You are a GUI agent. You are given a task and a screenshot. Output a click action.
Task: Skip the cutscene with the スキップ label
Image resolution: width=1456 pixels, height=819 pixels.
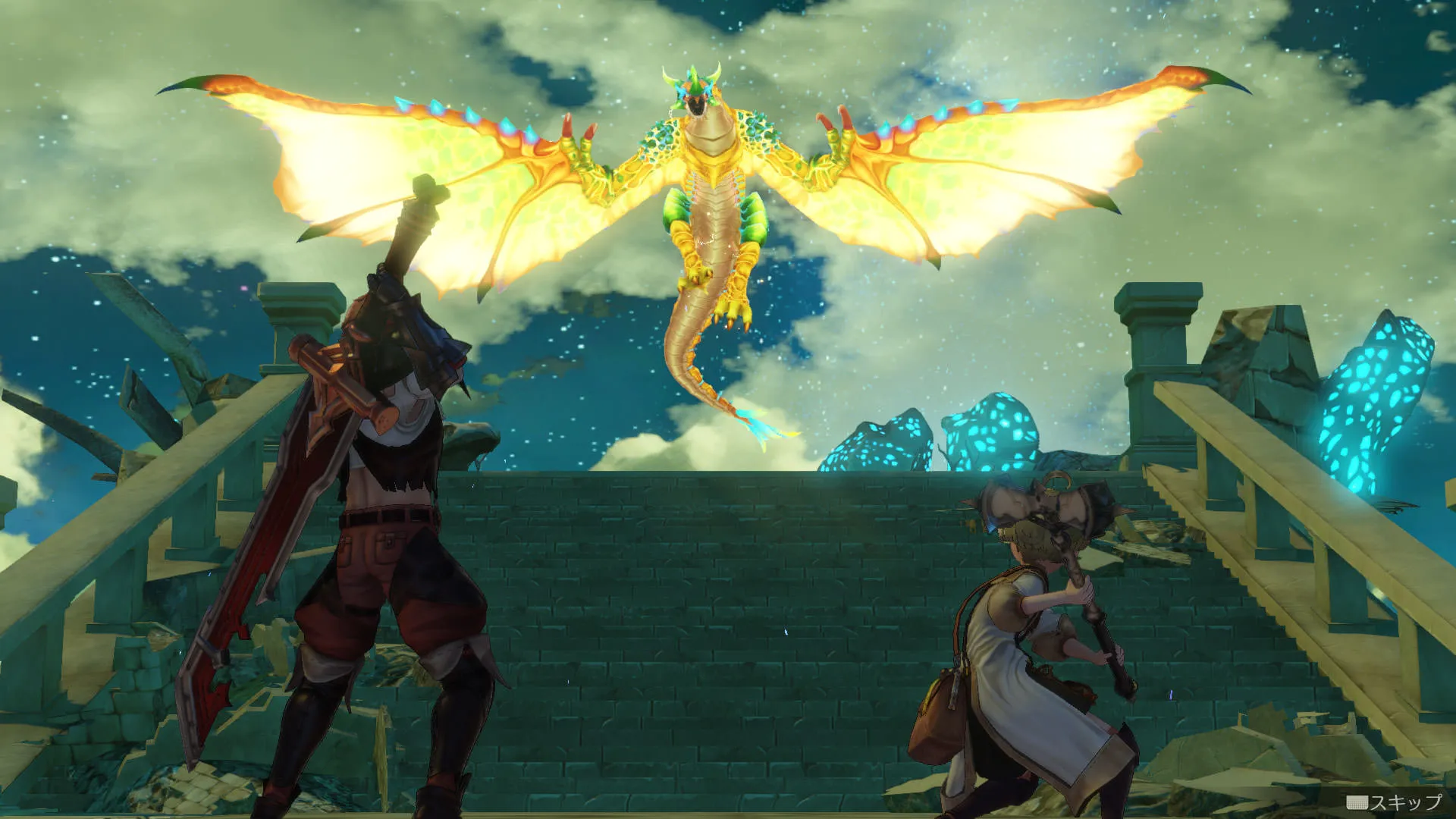(1395, 802)
